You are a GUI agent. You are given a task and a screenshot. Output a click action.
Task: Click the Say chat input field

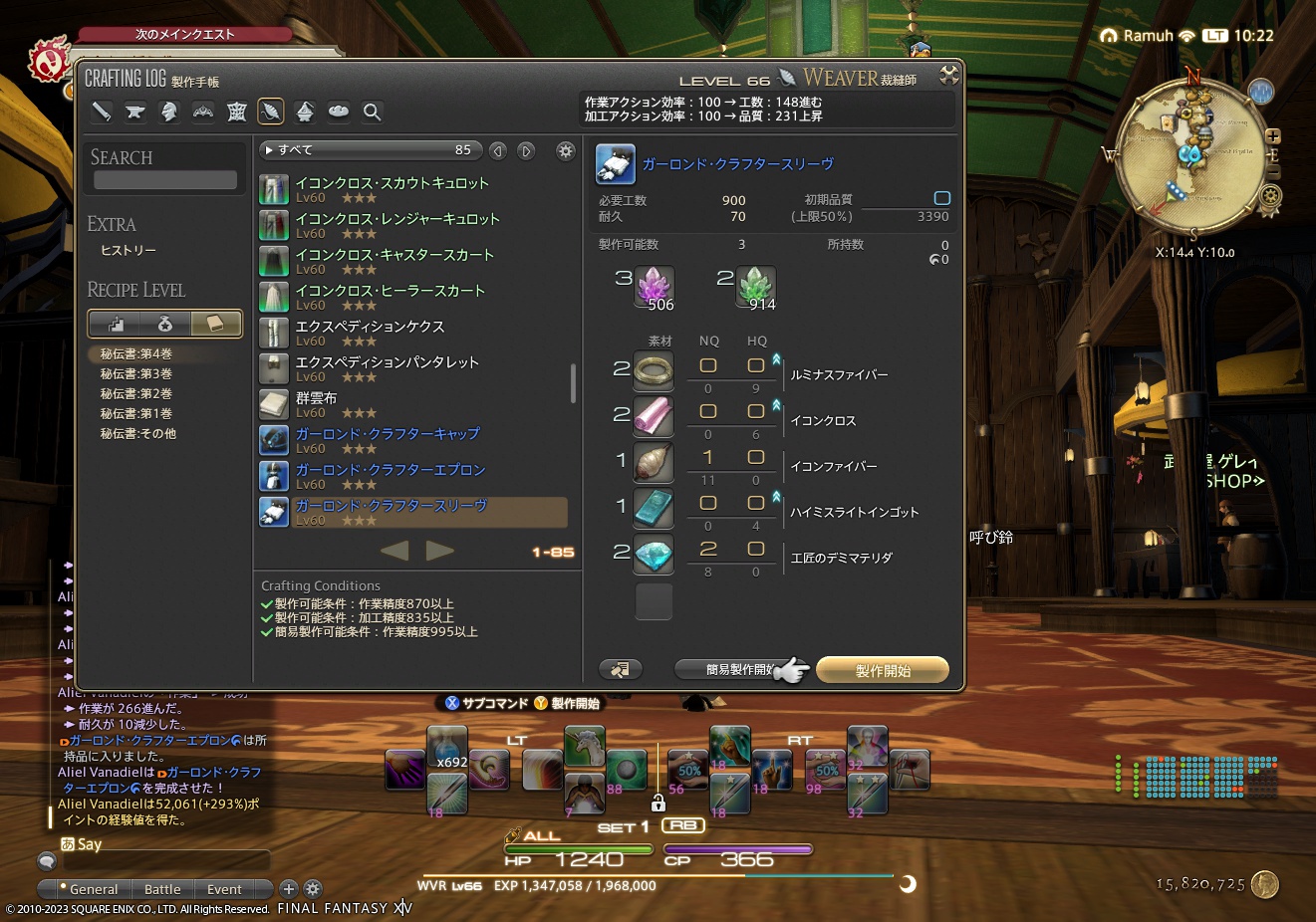[169, 860]
